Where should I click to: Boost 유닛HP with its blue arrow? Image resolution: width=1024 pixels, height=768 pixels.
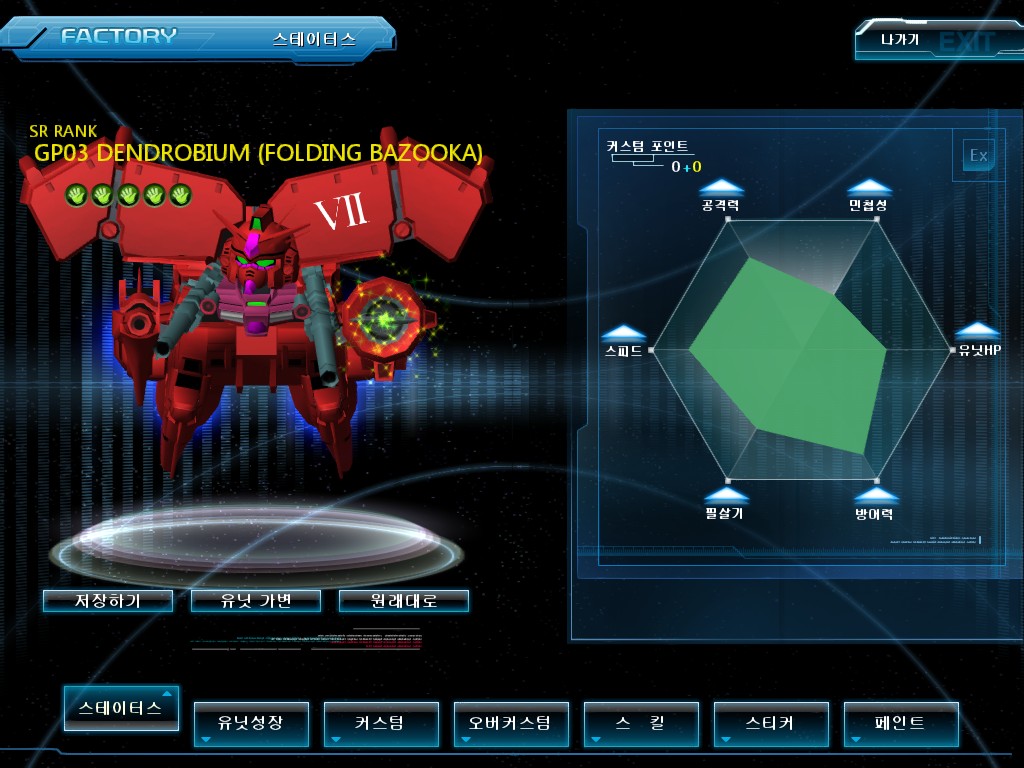click(977, 332)
